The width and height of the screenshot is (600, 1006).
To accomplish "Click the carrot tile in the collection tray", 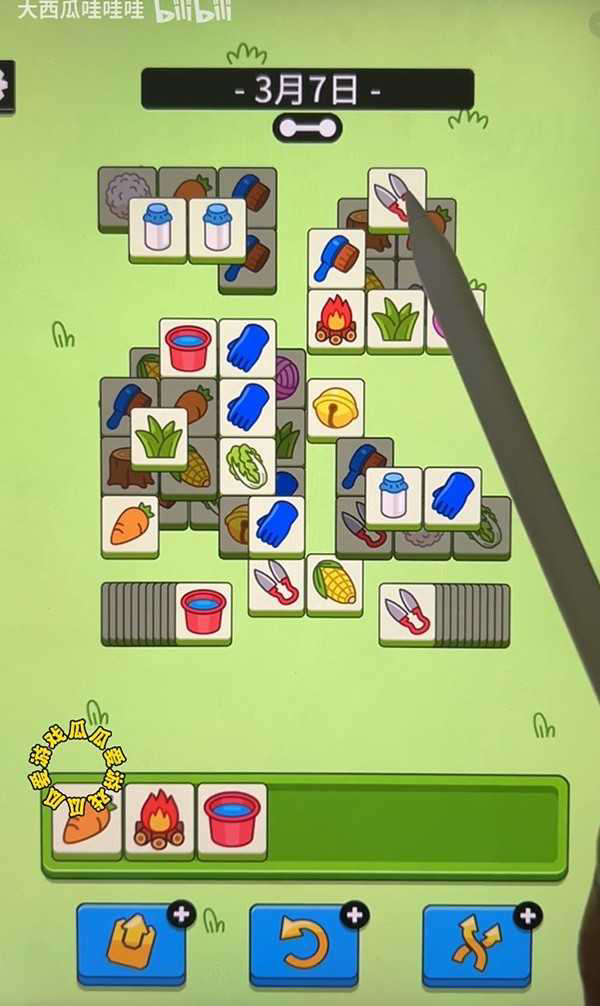I will click(88, 820).
